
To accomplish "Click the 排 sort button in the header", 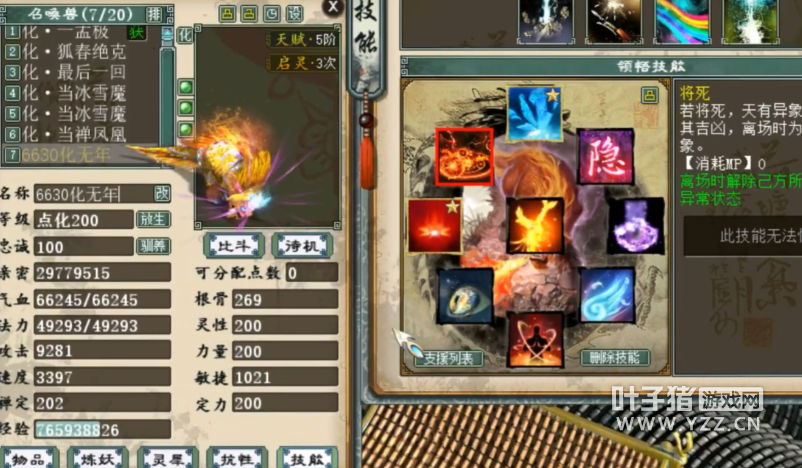I will coord(153,13).
